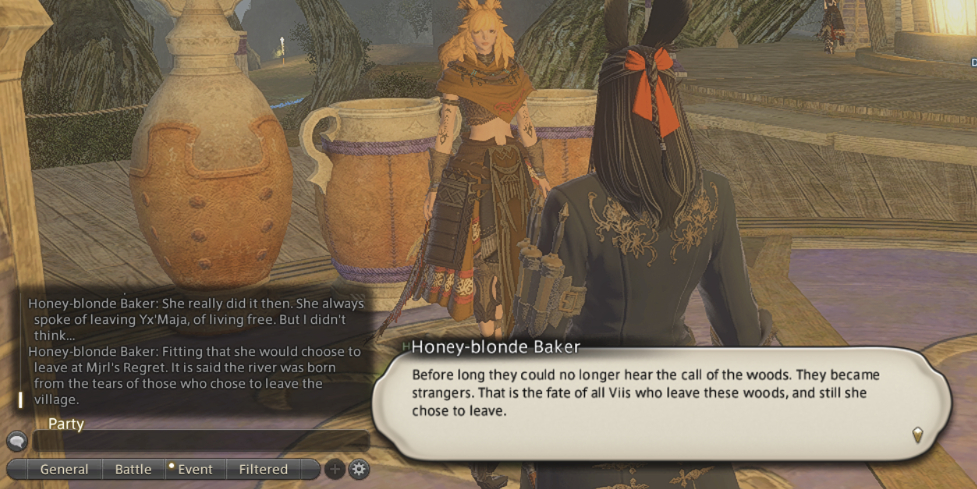Switch to the General chat tab

coord(64,469)
